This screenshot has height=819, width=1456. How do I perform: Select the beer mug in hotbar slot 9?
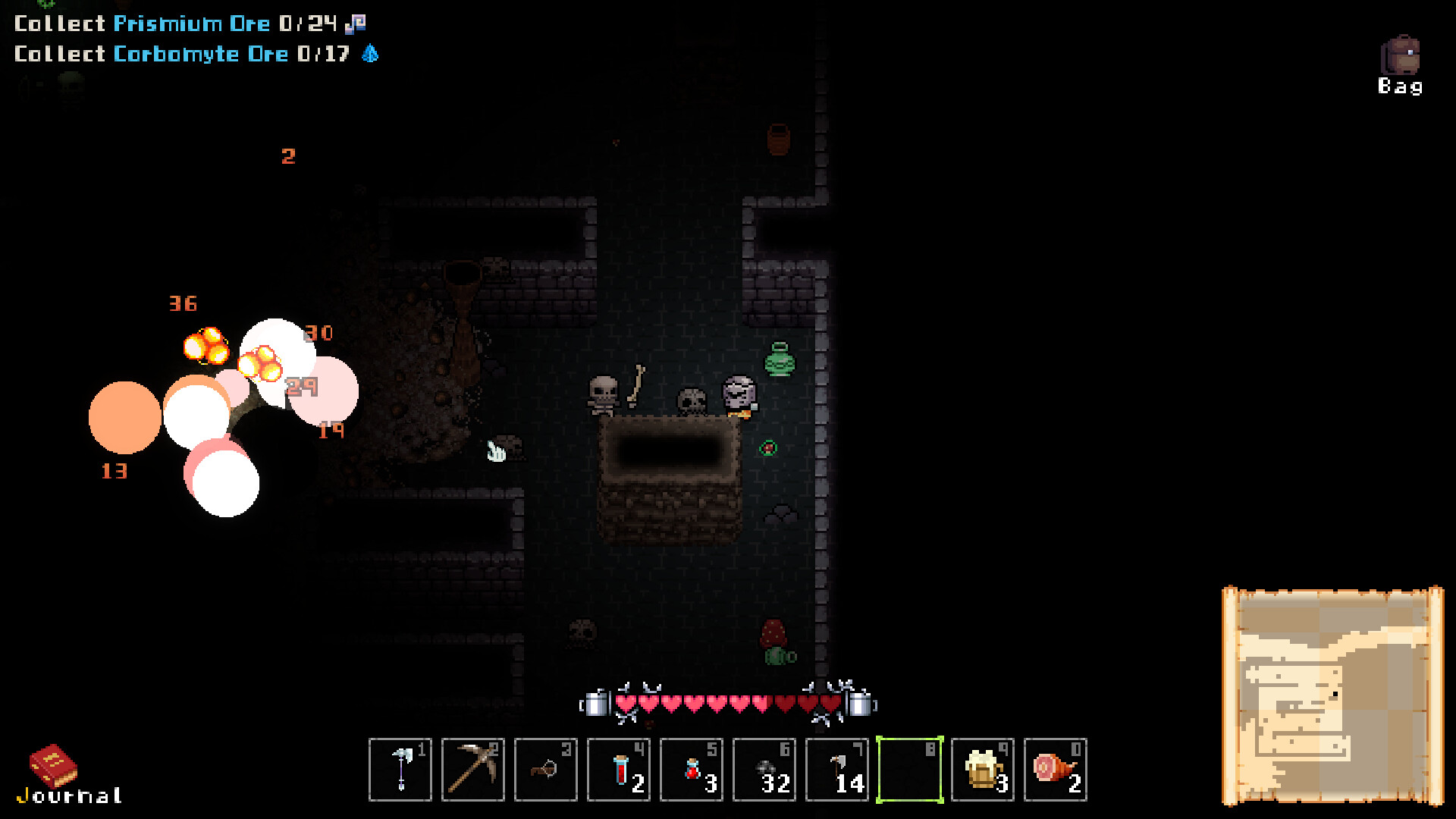click(982, 770)
